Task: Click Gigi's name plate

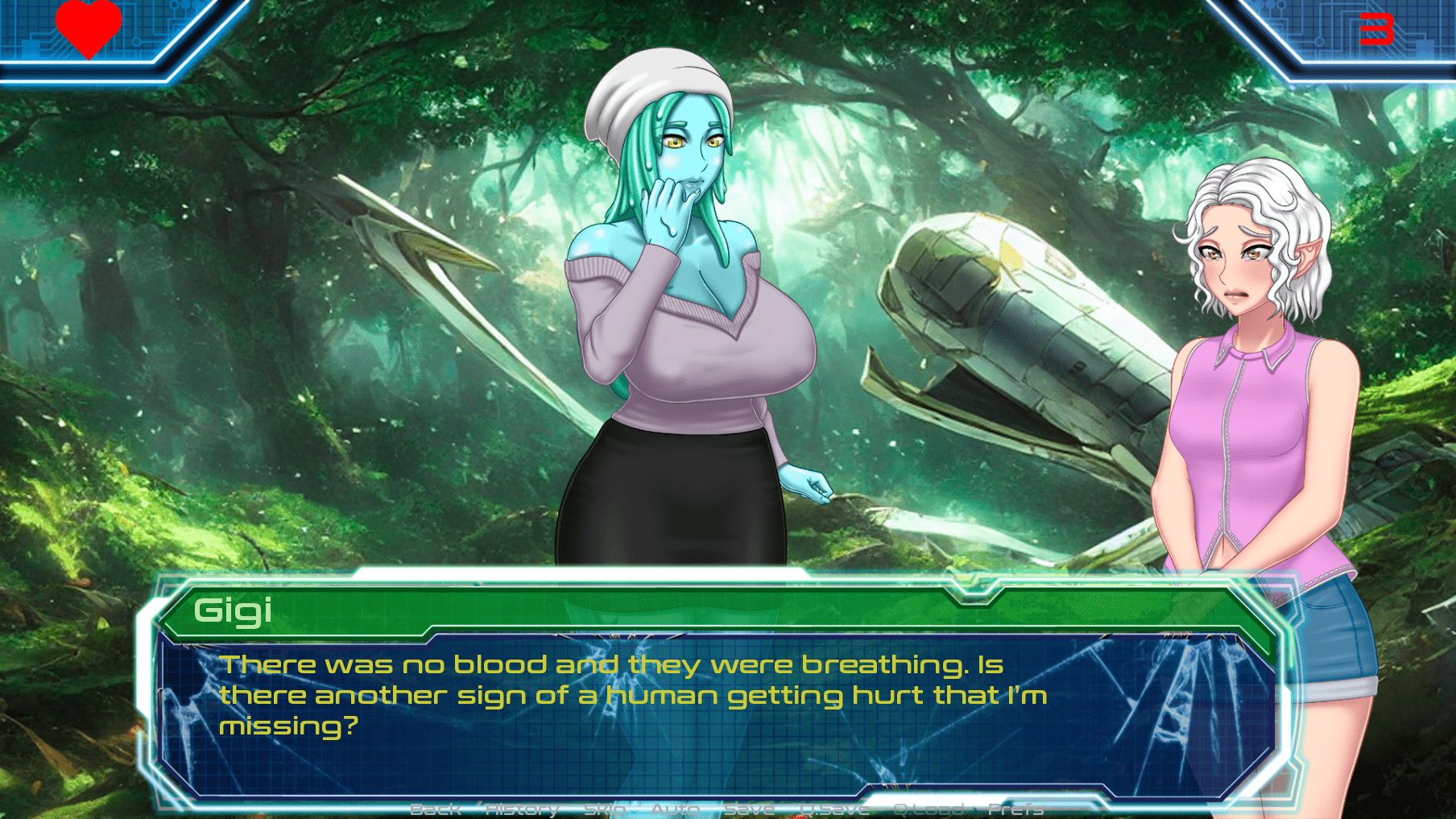Action: [234, 612]
